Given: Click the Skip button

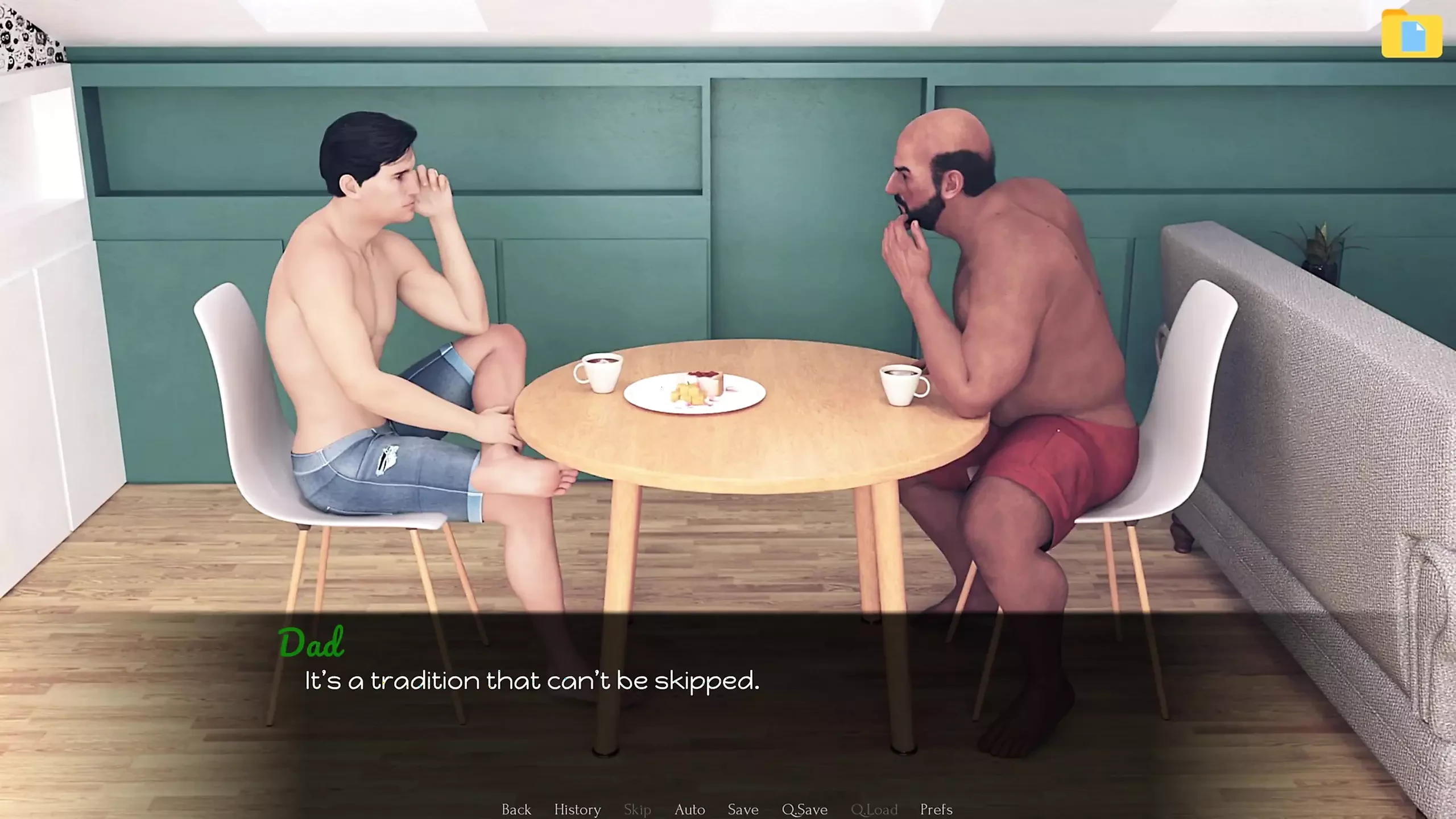Looking at the screenshot, I should coord(637,809).
